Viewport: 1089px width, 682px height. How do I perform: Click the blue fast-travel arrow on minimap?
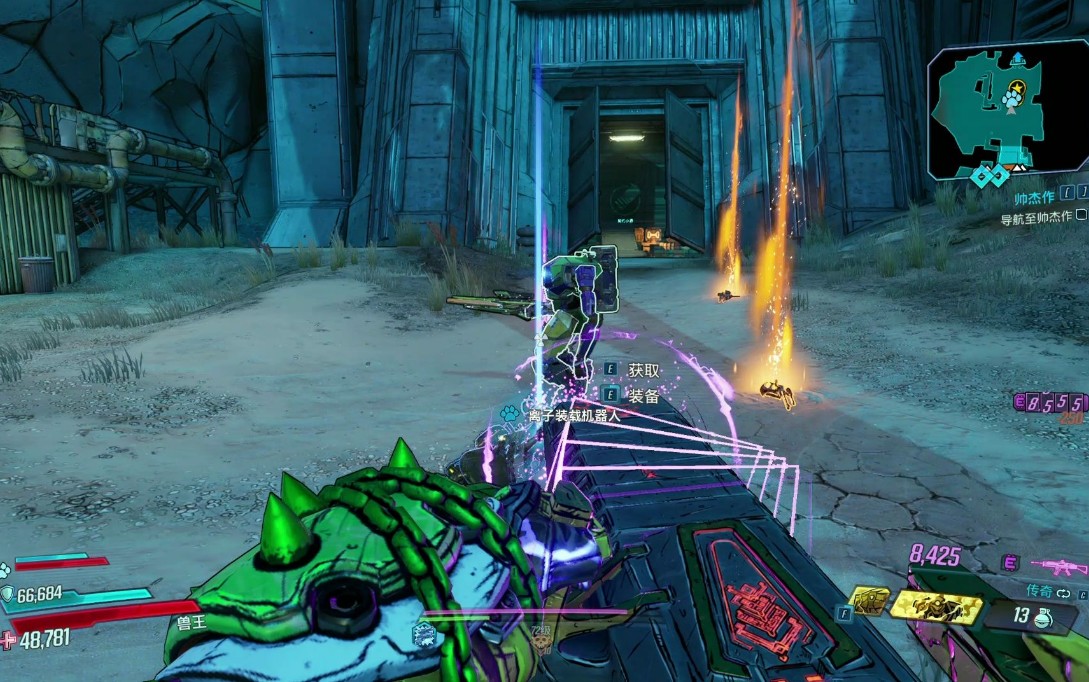click(1018, 58)
